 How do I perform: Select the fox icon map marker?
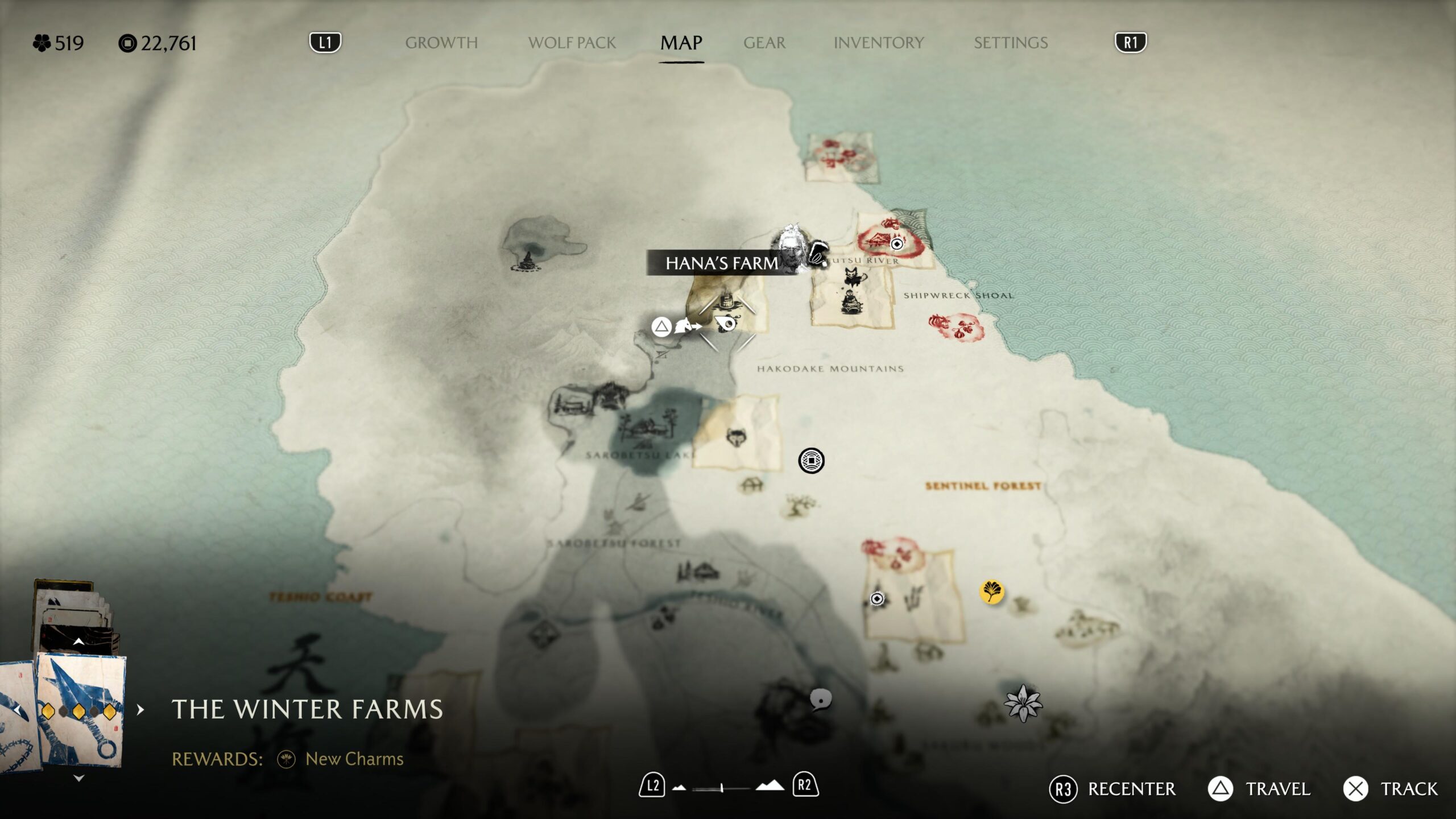click(x=854, y=279)
